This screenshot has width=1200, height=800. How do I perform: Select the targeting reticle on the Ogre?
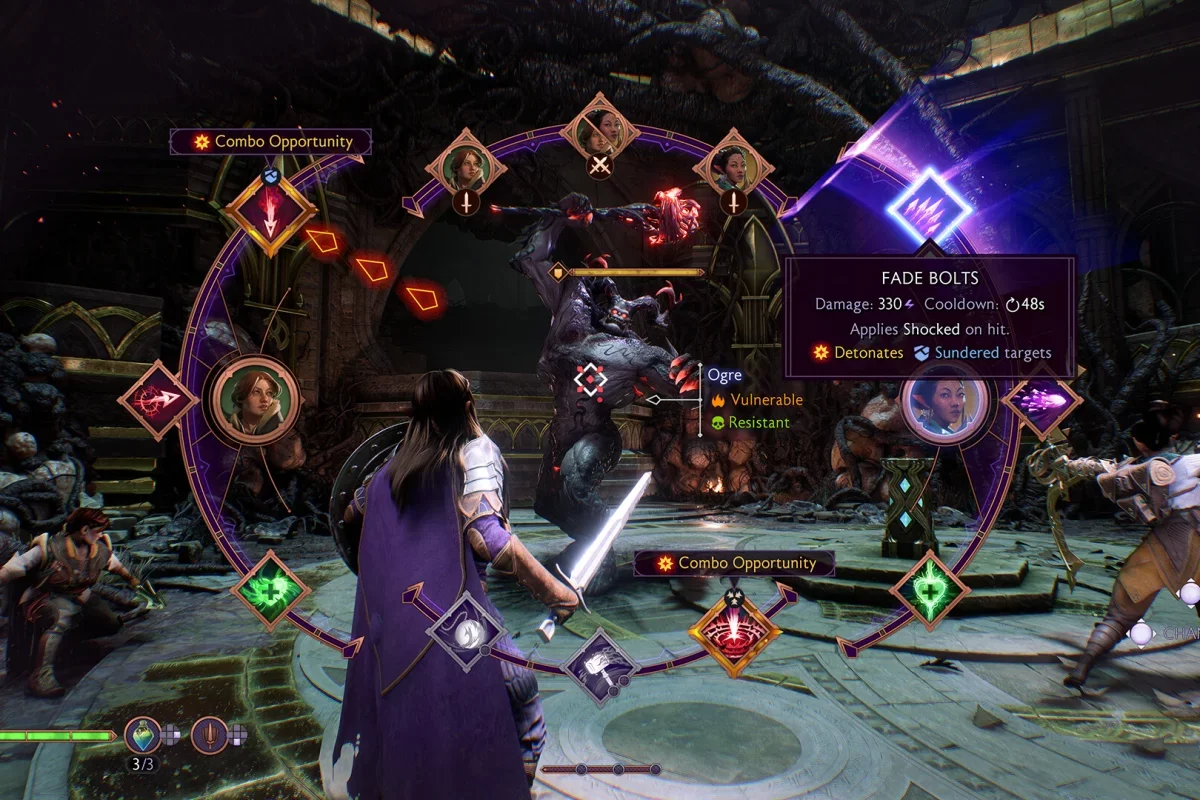590,381
